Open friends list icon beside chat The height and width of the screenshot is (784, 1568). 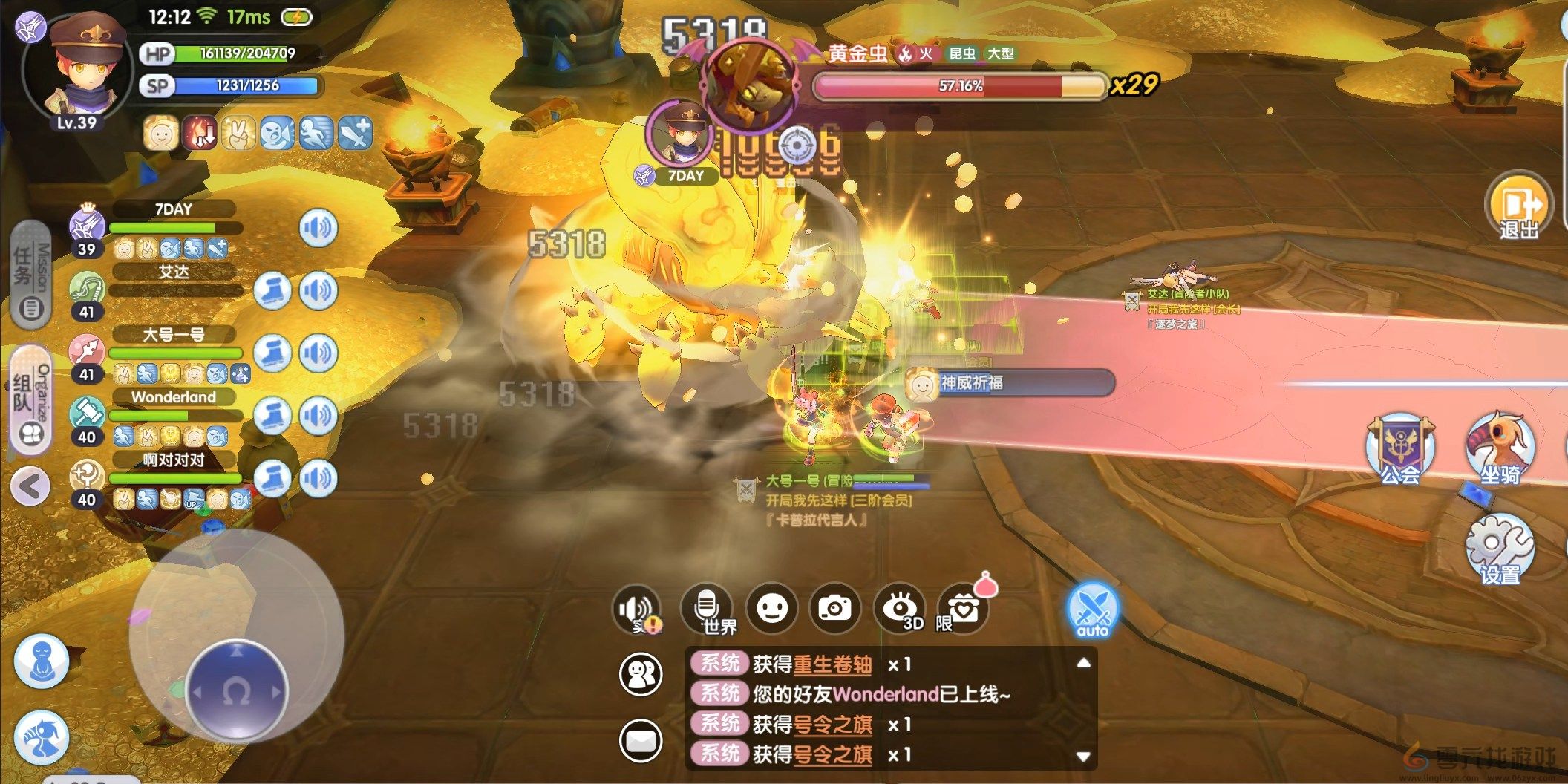[640, 675]
